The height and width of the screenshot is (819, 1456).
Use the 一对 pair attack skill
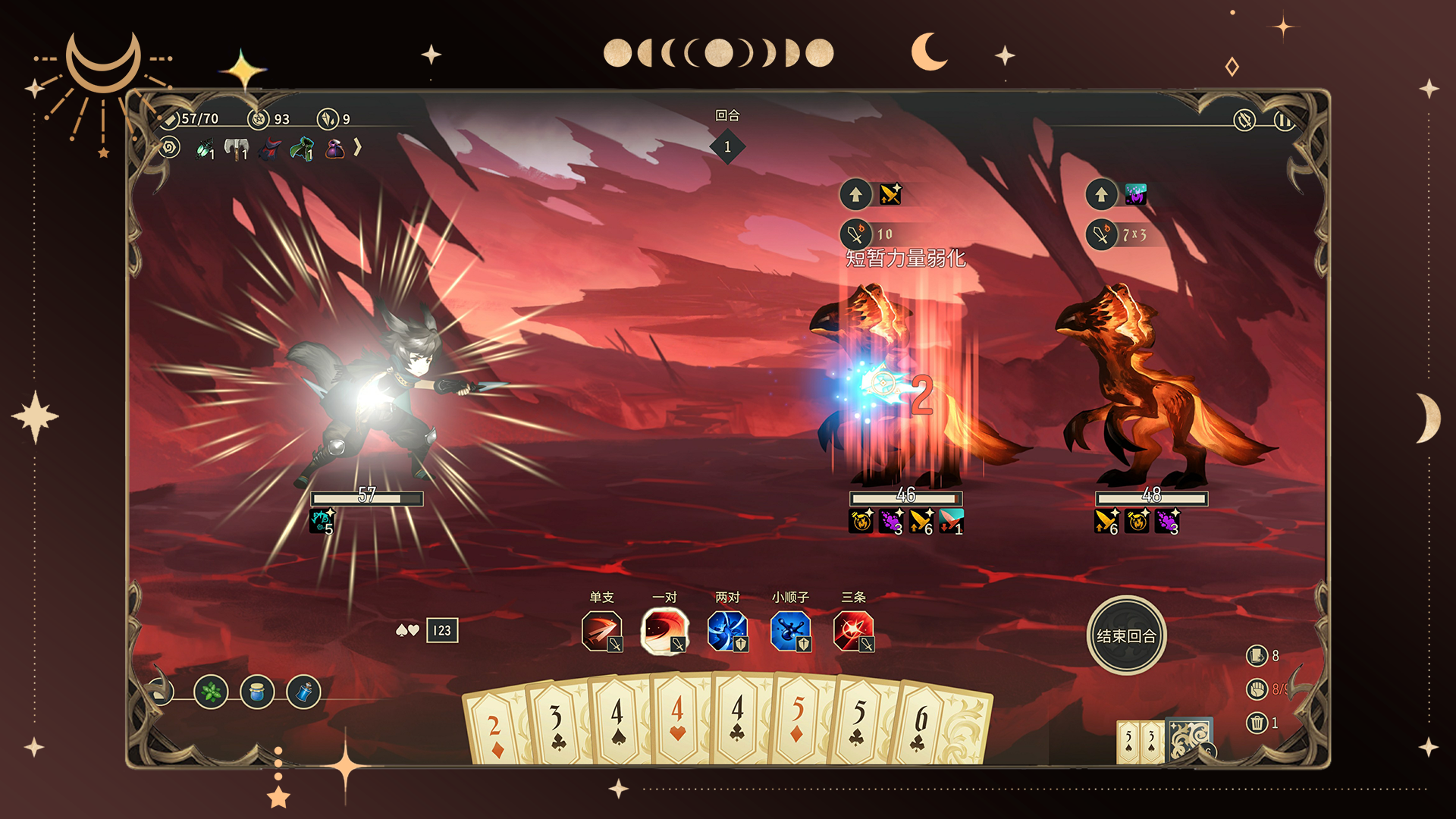pos(665,631)
